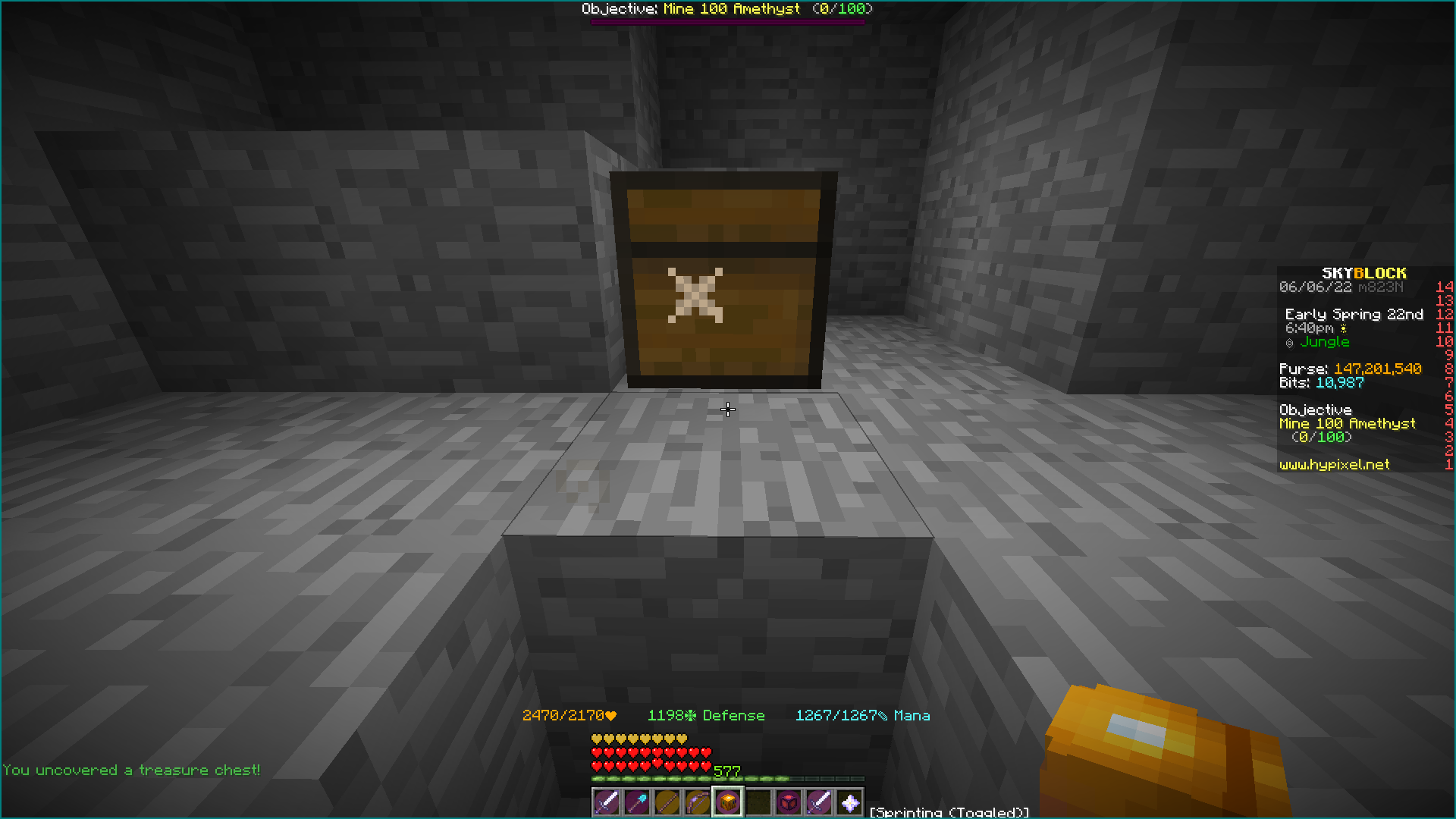
Task: Toggle the [Sprinting (Toggled)] indicator
Action: [948, 811]
